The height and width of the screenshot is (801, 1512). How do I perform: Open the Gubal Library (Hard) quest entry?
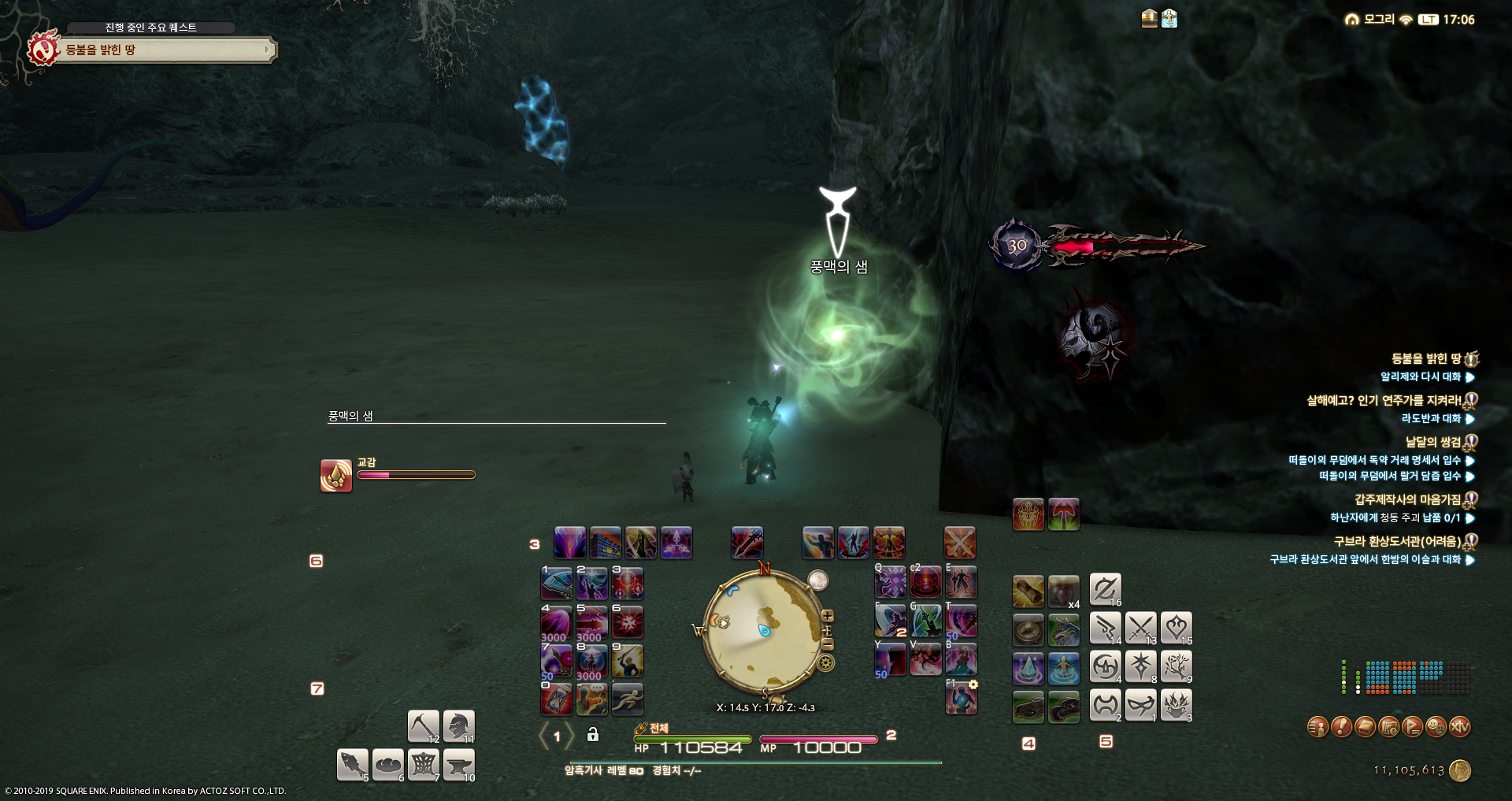tap(1397, 541)
